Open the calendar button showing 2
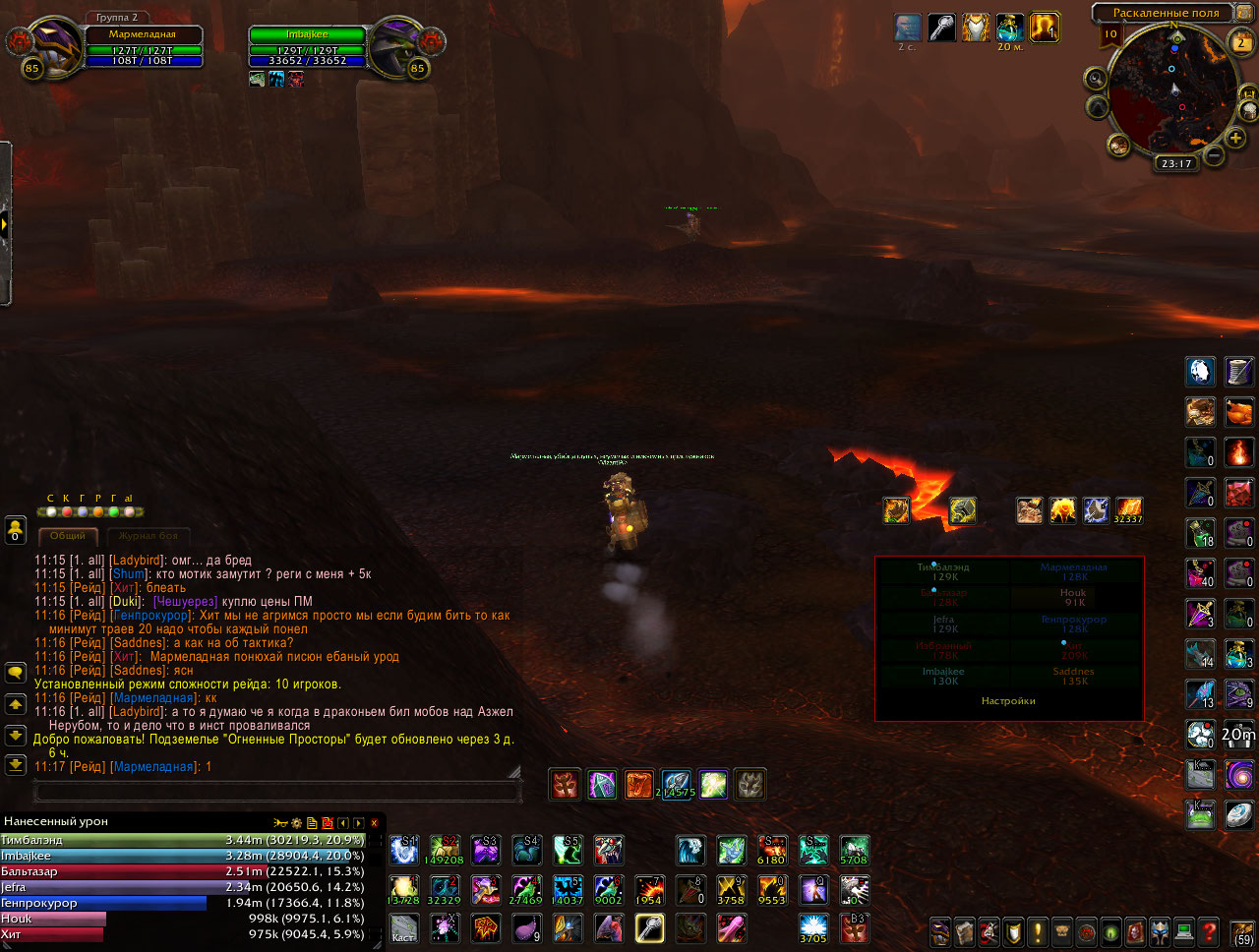Image resolution: width=1259 pixels, height=952 pixels. [1241, 42]
